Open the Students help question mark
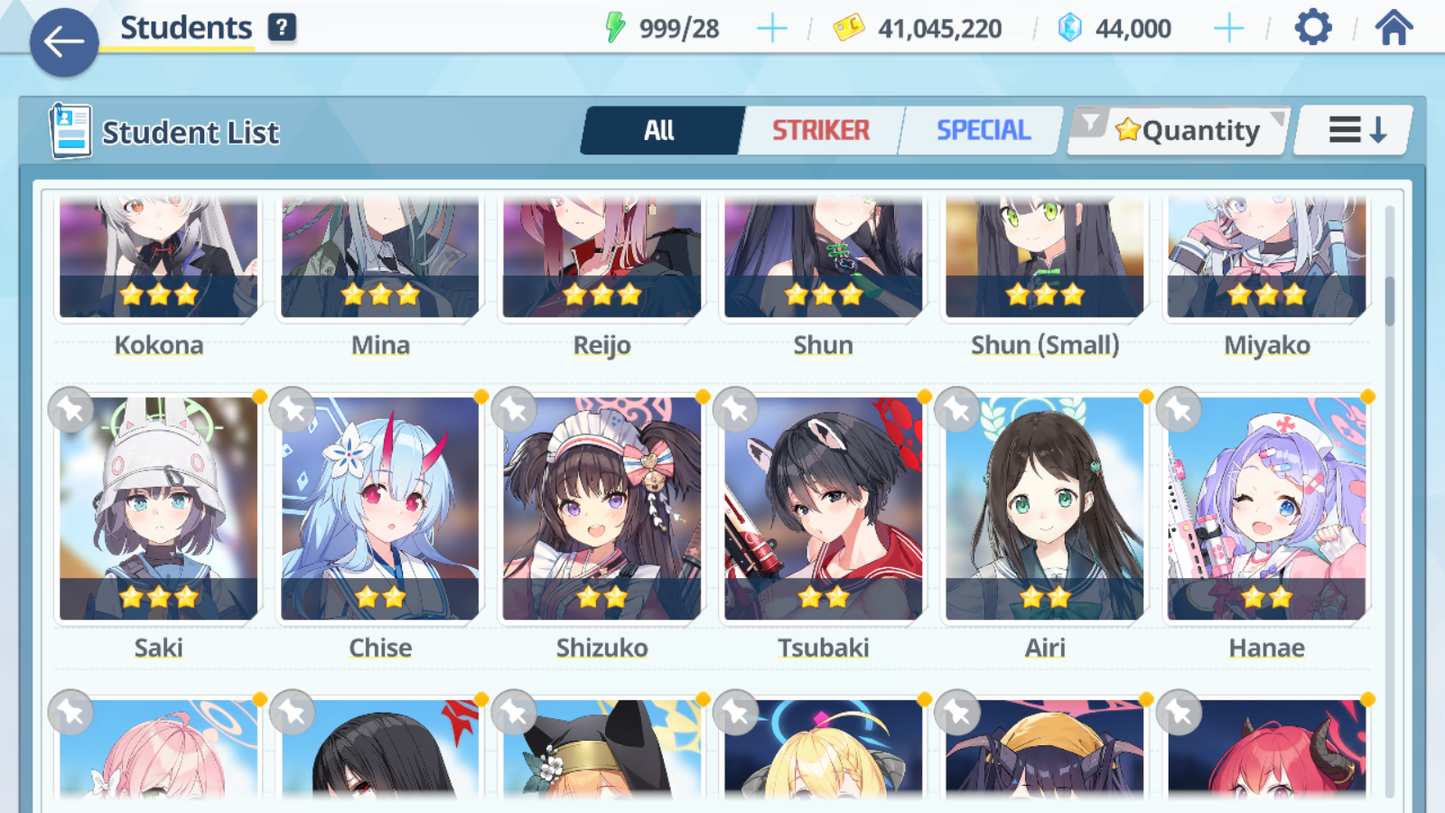This screenshot has height=813, width=1445. pyautogui.click(x=282, y=28)
